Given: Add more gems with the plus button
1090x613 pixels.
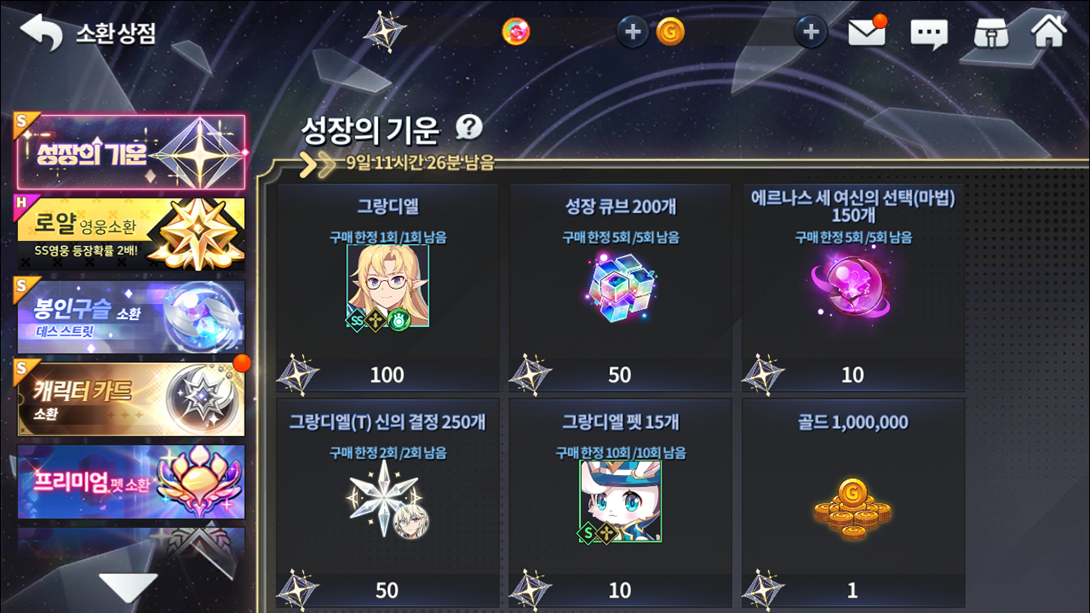Looking at the screenshot, I should tap(631, 32).
